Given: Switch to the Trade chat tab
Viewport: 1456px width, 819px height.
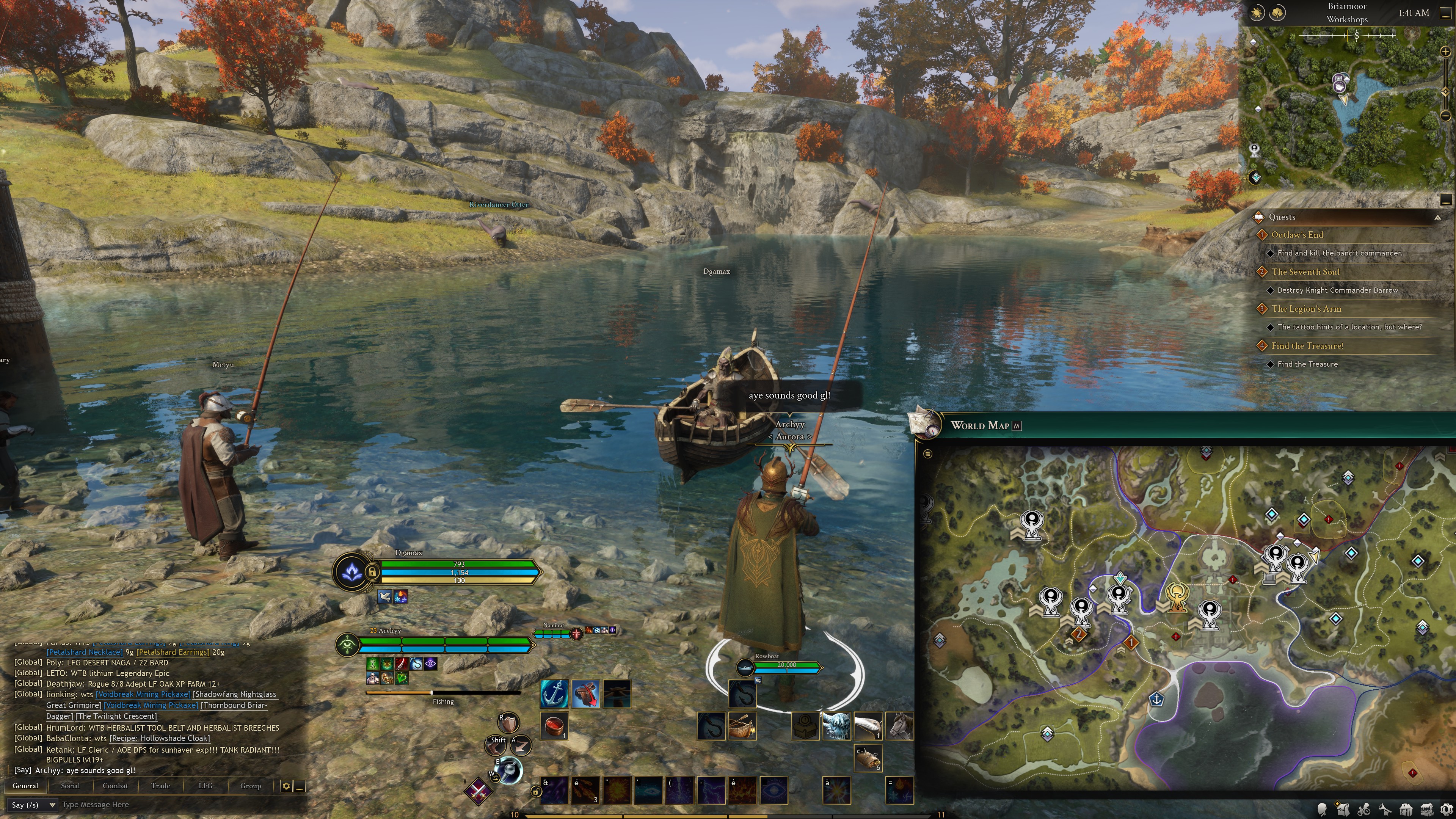Looking at the screenshot, I should [x=160, y=786].
